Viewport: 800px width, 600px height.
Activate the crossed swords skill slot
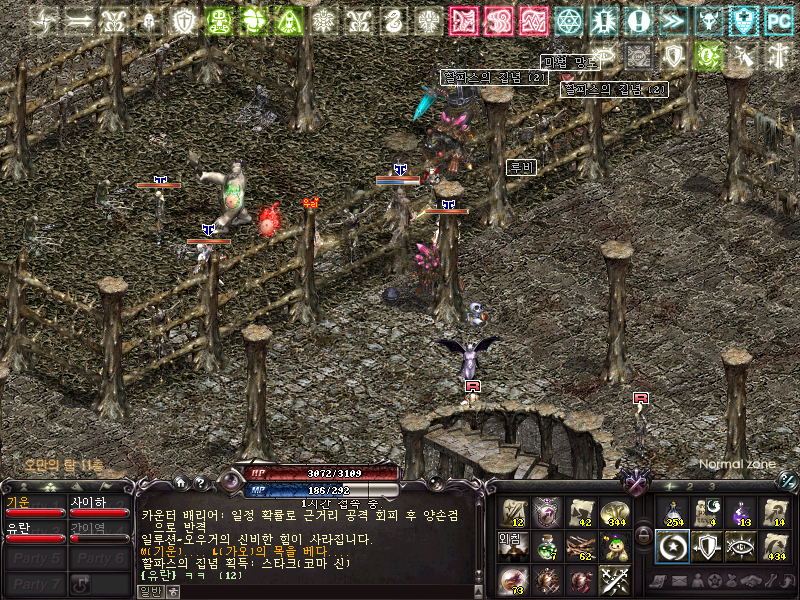pyautogui.click(x=612, y=580)
